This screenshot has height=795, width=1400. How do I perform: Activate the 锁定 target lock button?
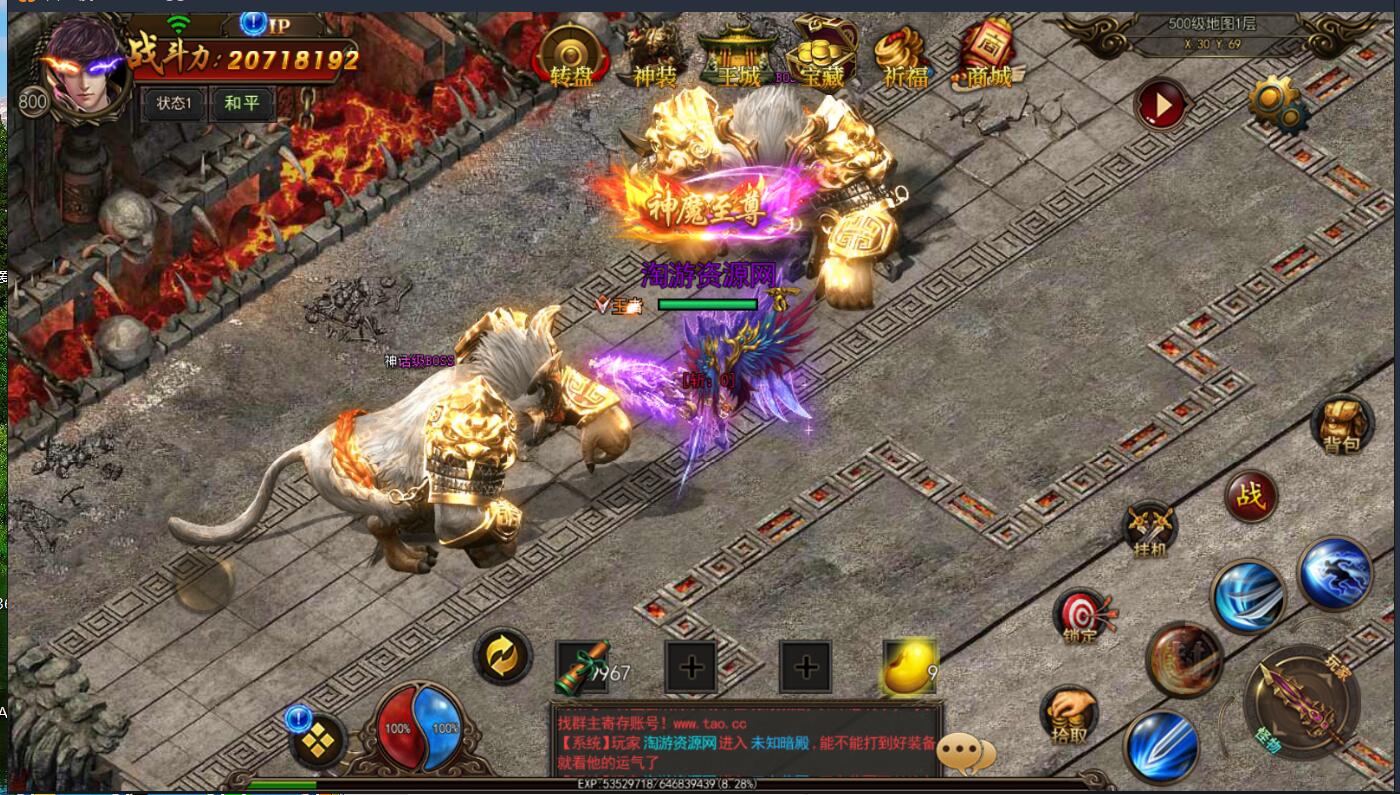[x=1082, y=614]
